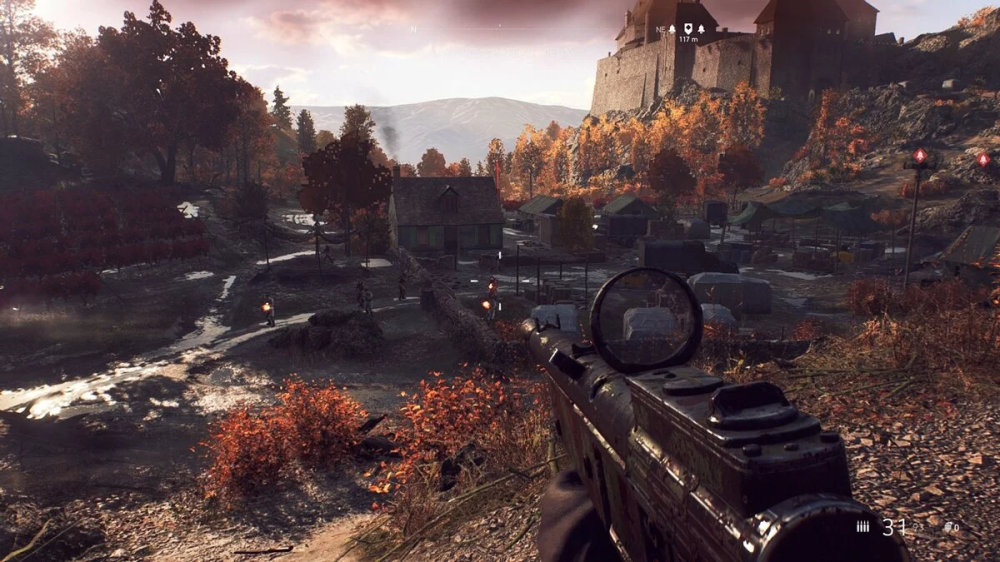Click the bullets fire-mode icon
This screenshot has width=1000, height=562.
point(863,526)
